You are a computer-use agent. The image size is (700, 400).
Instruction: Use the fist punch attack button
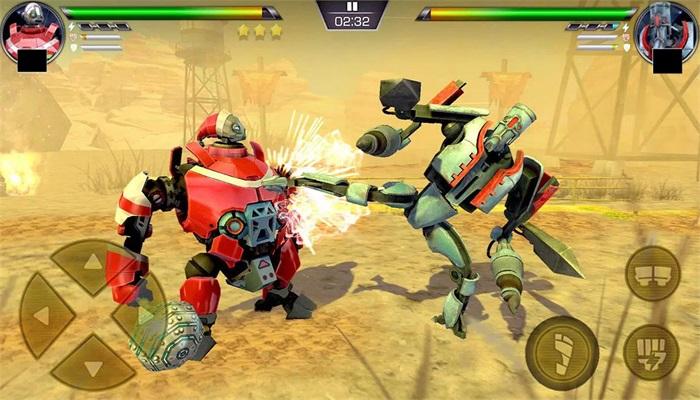click(x=651, y=352)
